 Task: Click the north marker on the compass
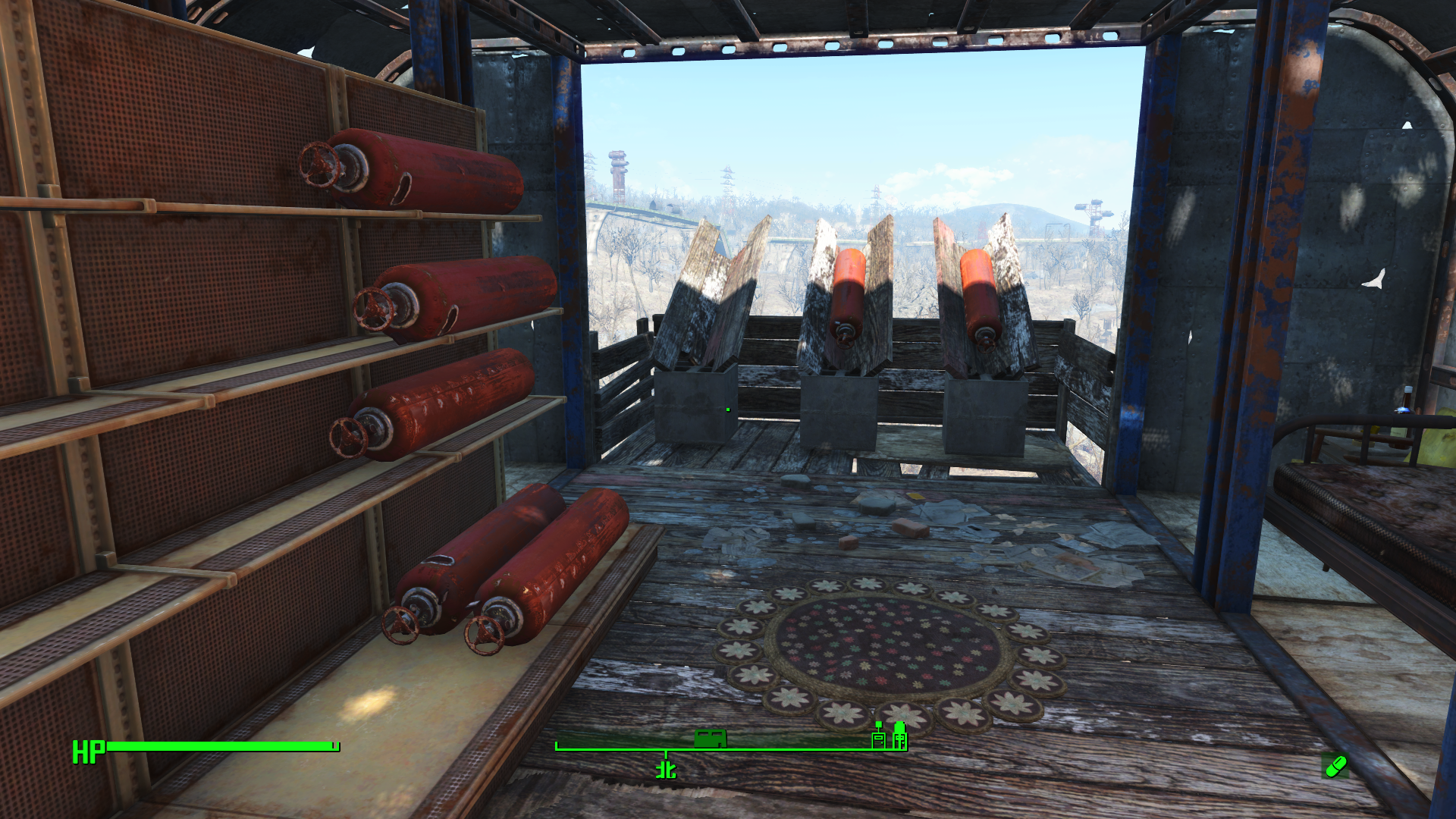pos(666,770)
